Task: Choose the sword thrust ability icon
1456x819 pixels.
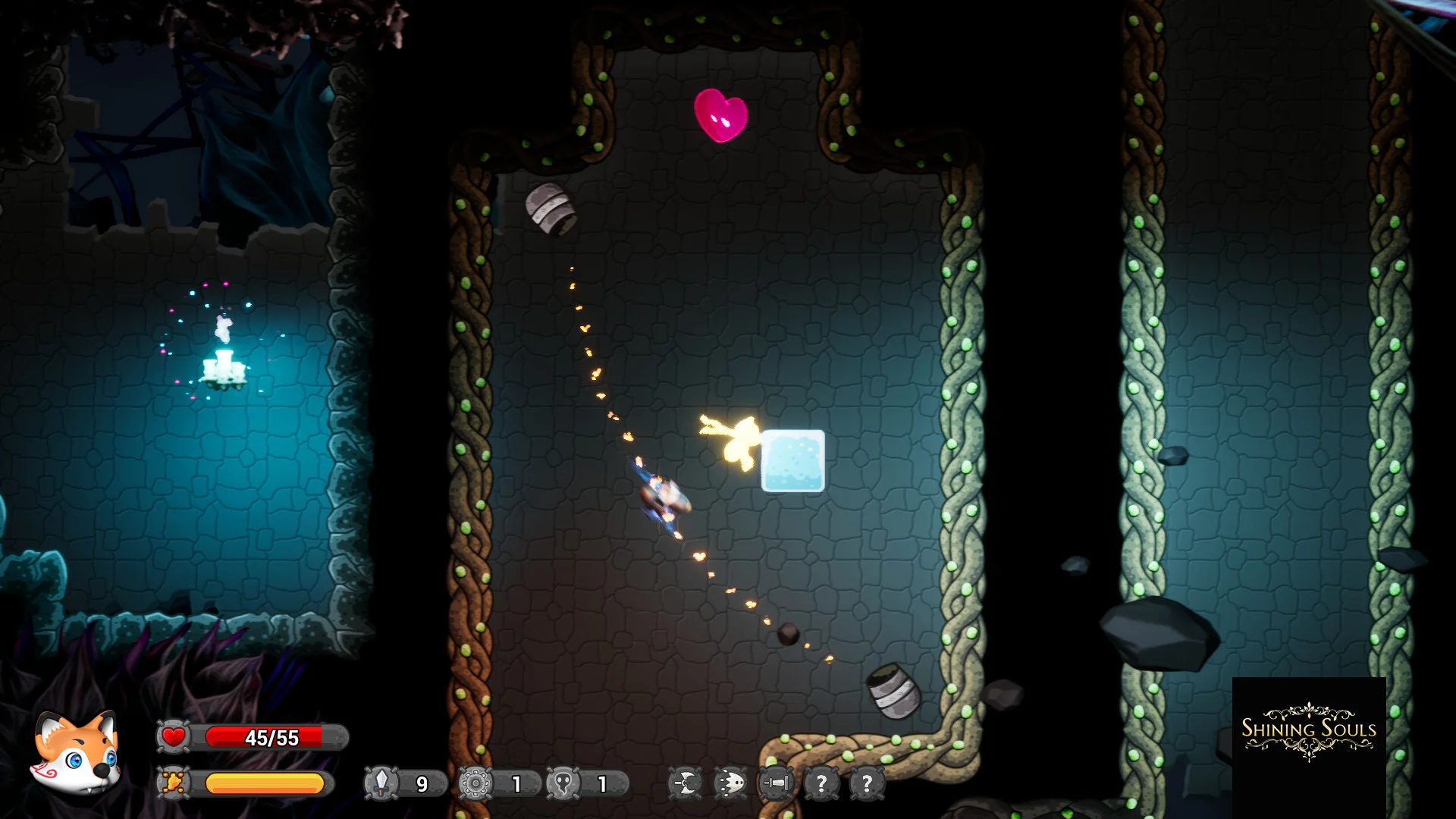Action: pyautogui.click(x=777, y=783)
